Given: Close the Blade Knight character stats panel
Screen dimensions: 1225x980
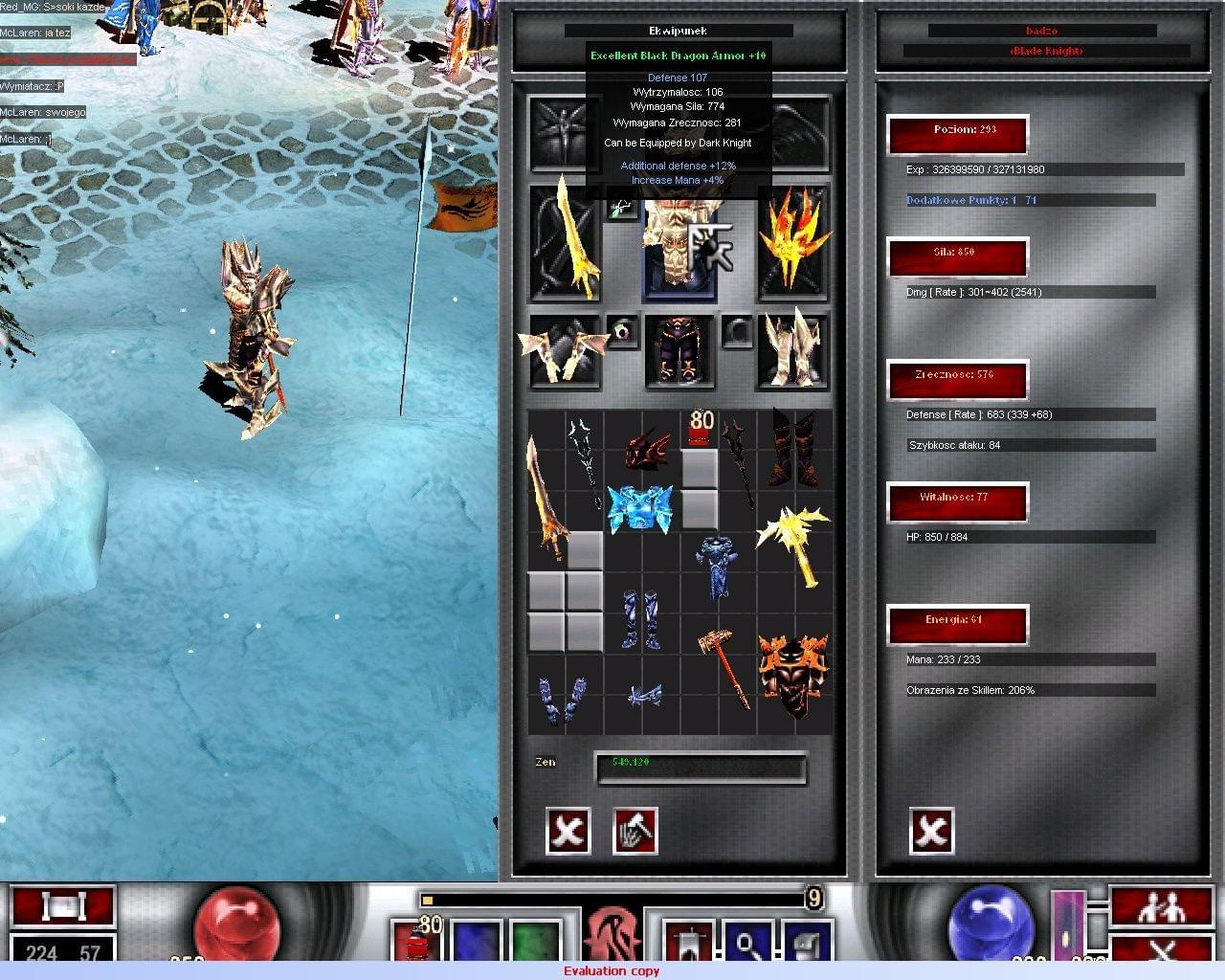Looking at the screenshot, I should [931, 831].
